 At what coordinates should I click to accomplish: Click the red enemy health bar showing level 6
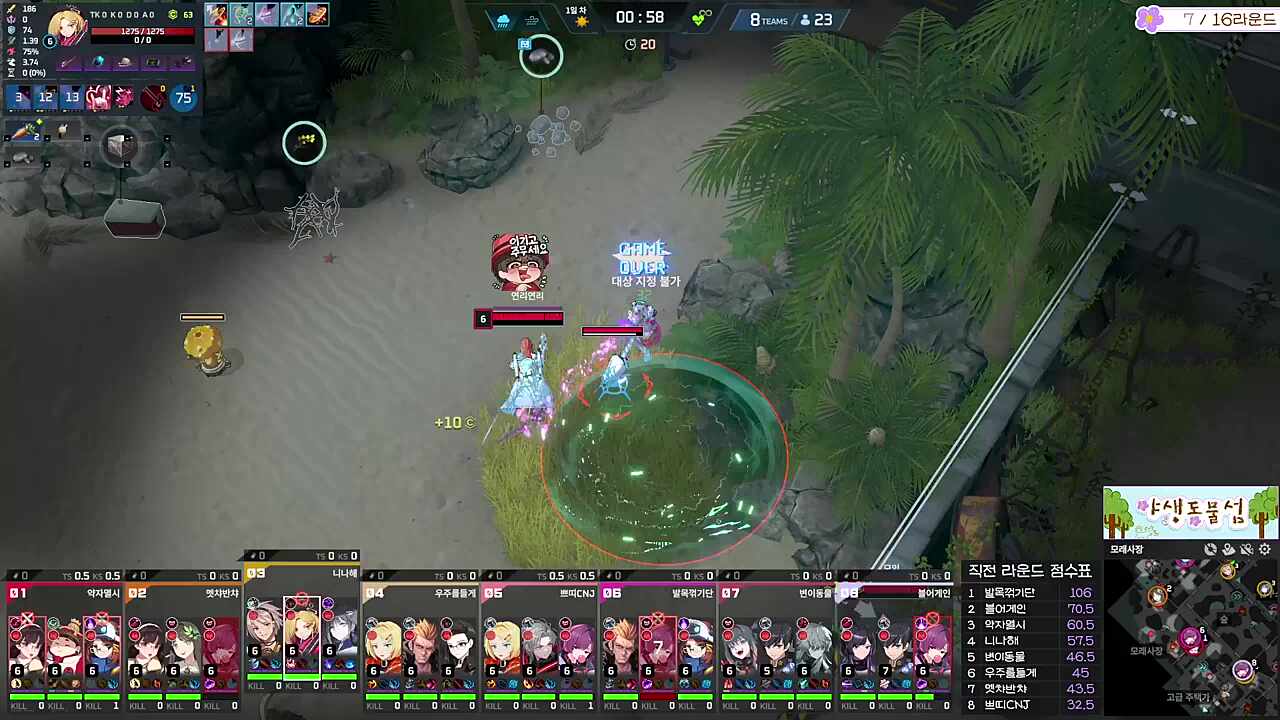[518, 318]
